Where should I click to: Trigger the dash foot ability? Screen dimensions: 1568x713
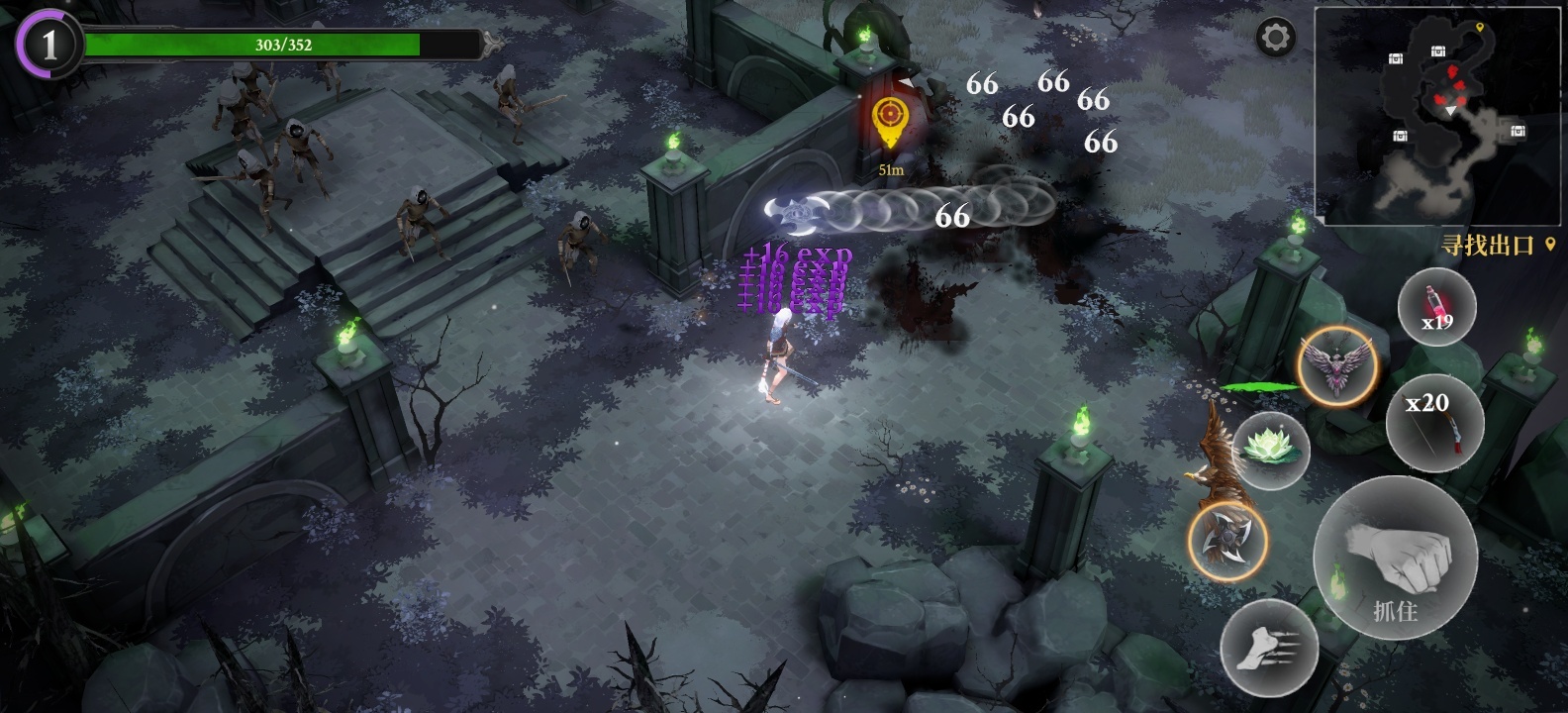1269,649
